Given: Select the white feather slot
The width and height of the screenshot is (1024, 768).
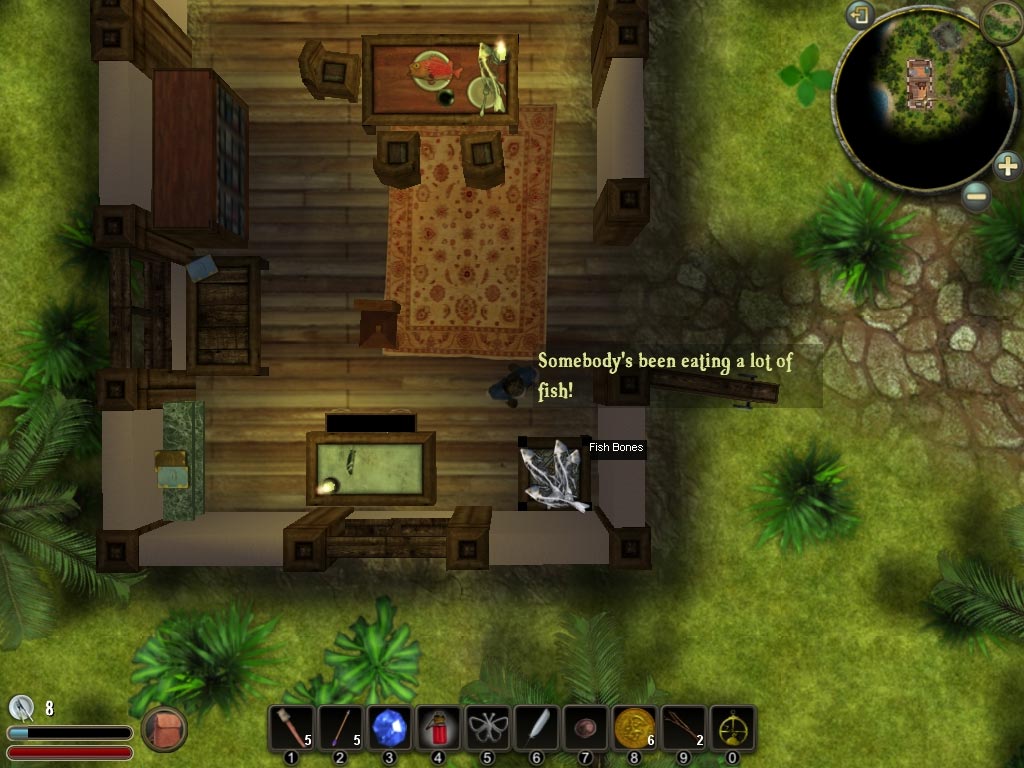Looking at the screenshot, I should point(536,727).
